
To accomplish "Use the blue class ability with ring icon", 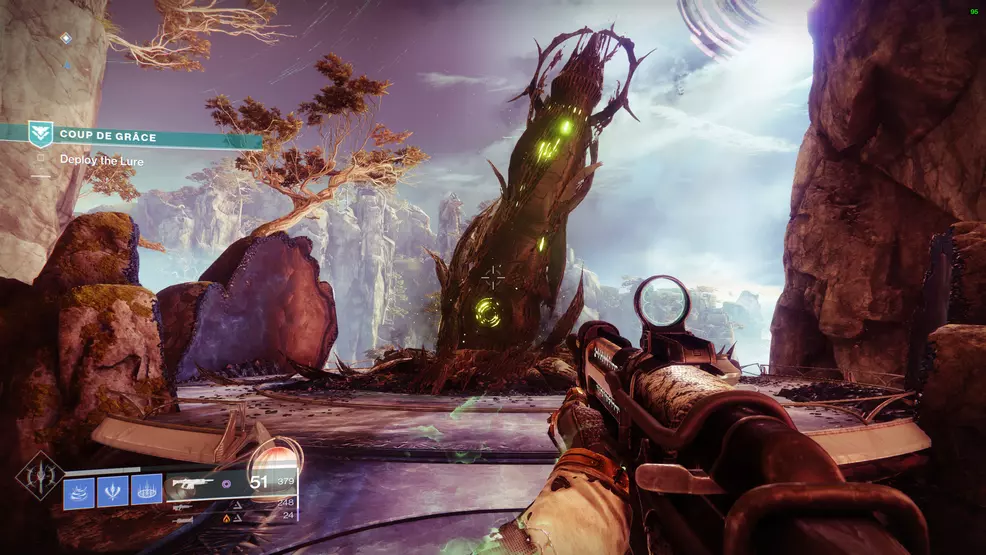I will (x=147, y=491).
